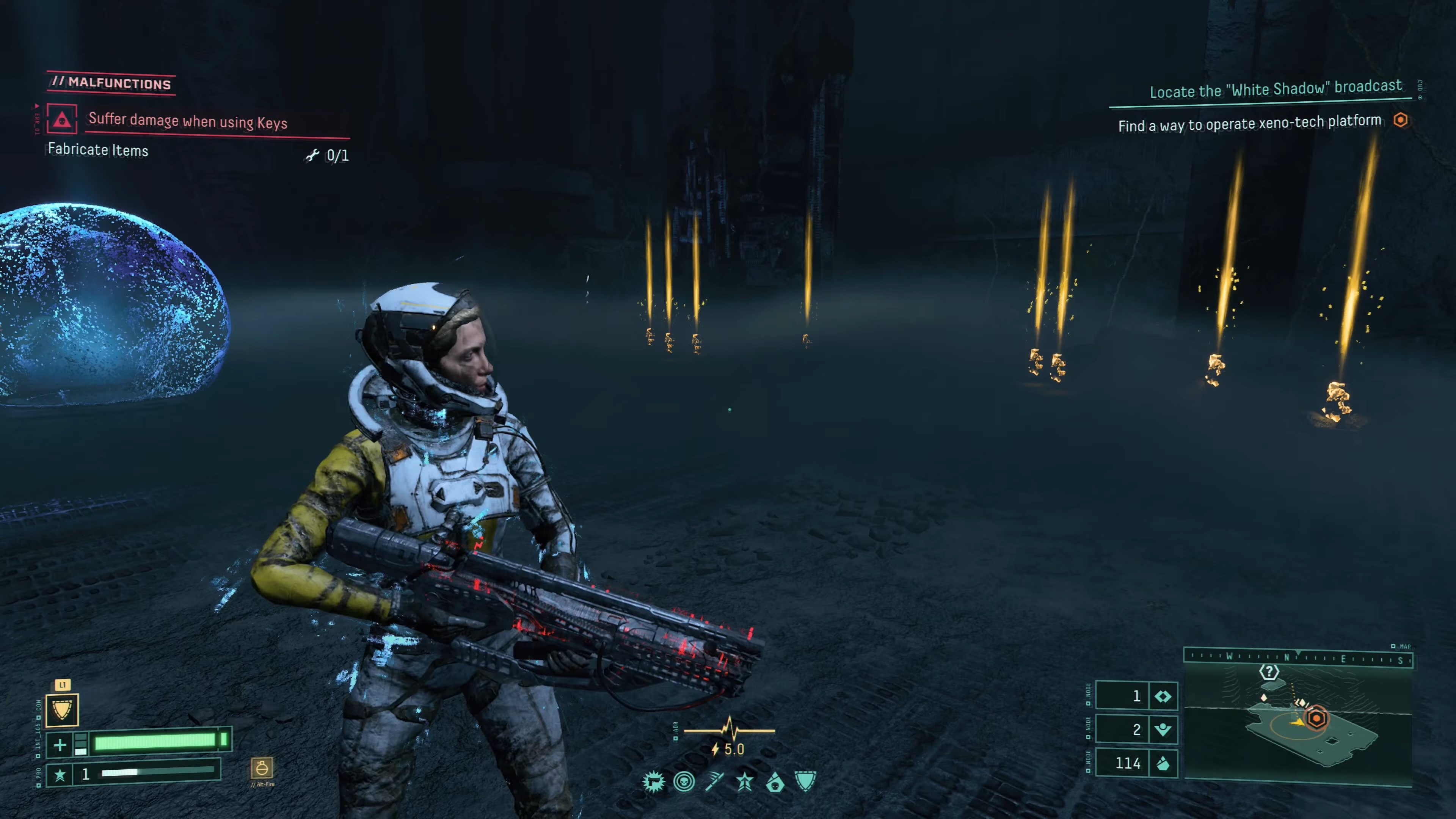Select the skull crystal trait icon
Viewport: 1456px width, 819px height.
[775, 782]
